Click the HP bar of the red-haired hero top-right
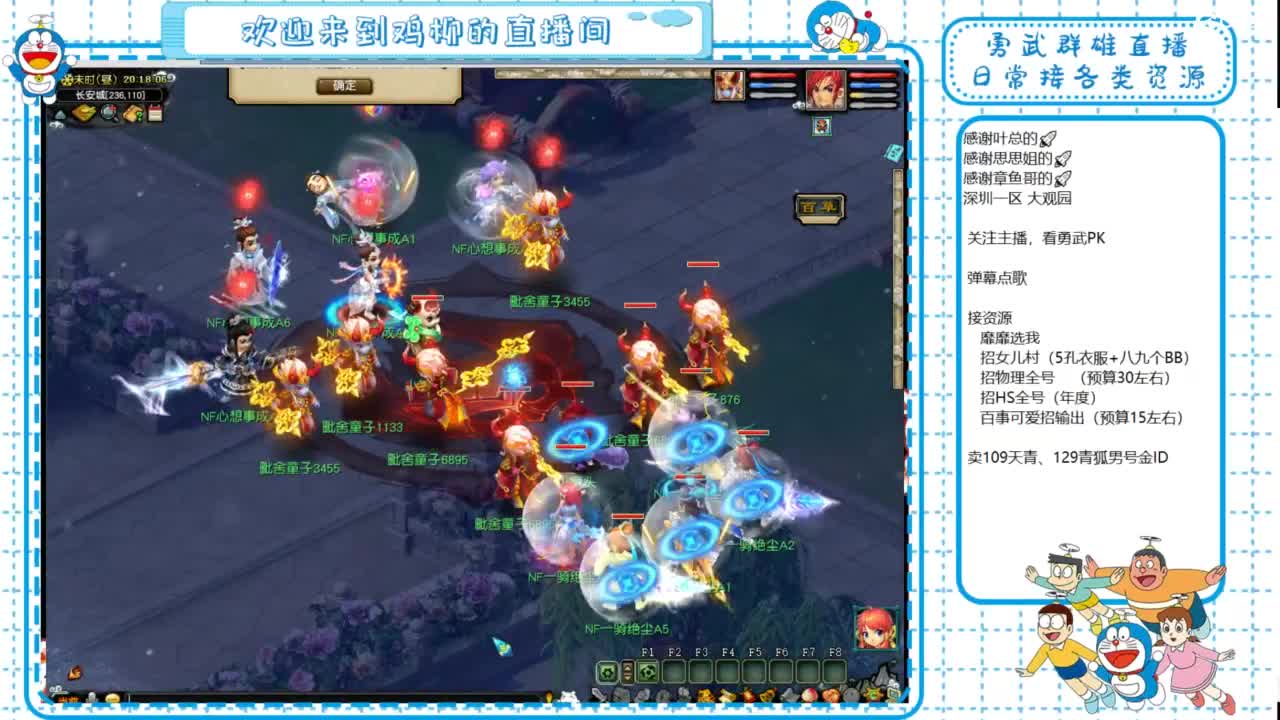This screenshot has width=1280, height=720. (x=872, y=75)
